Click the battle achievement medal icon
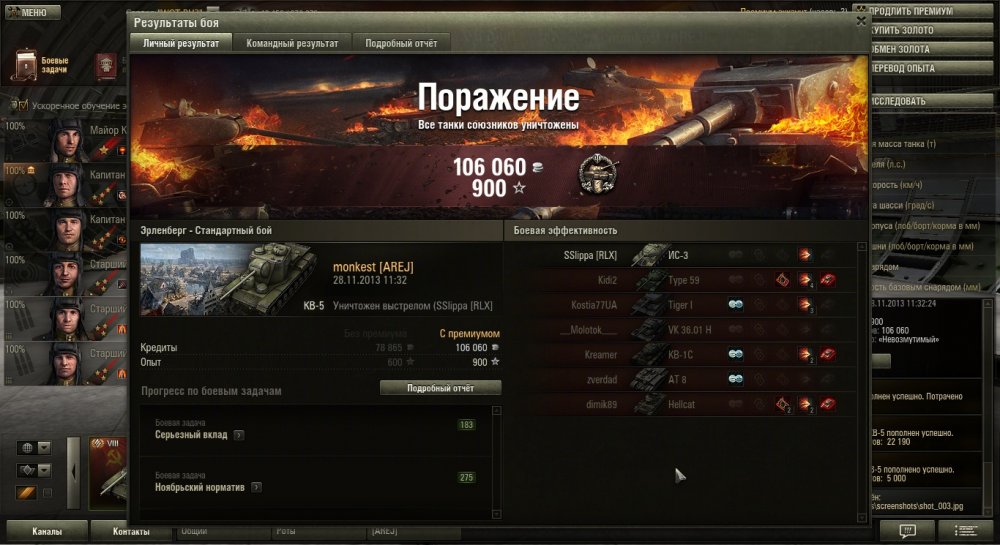Screen dimensions: 1000x545 [598, 174]
